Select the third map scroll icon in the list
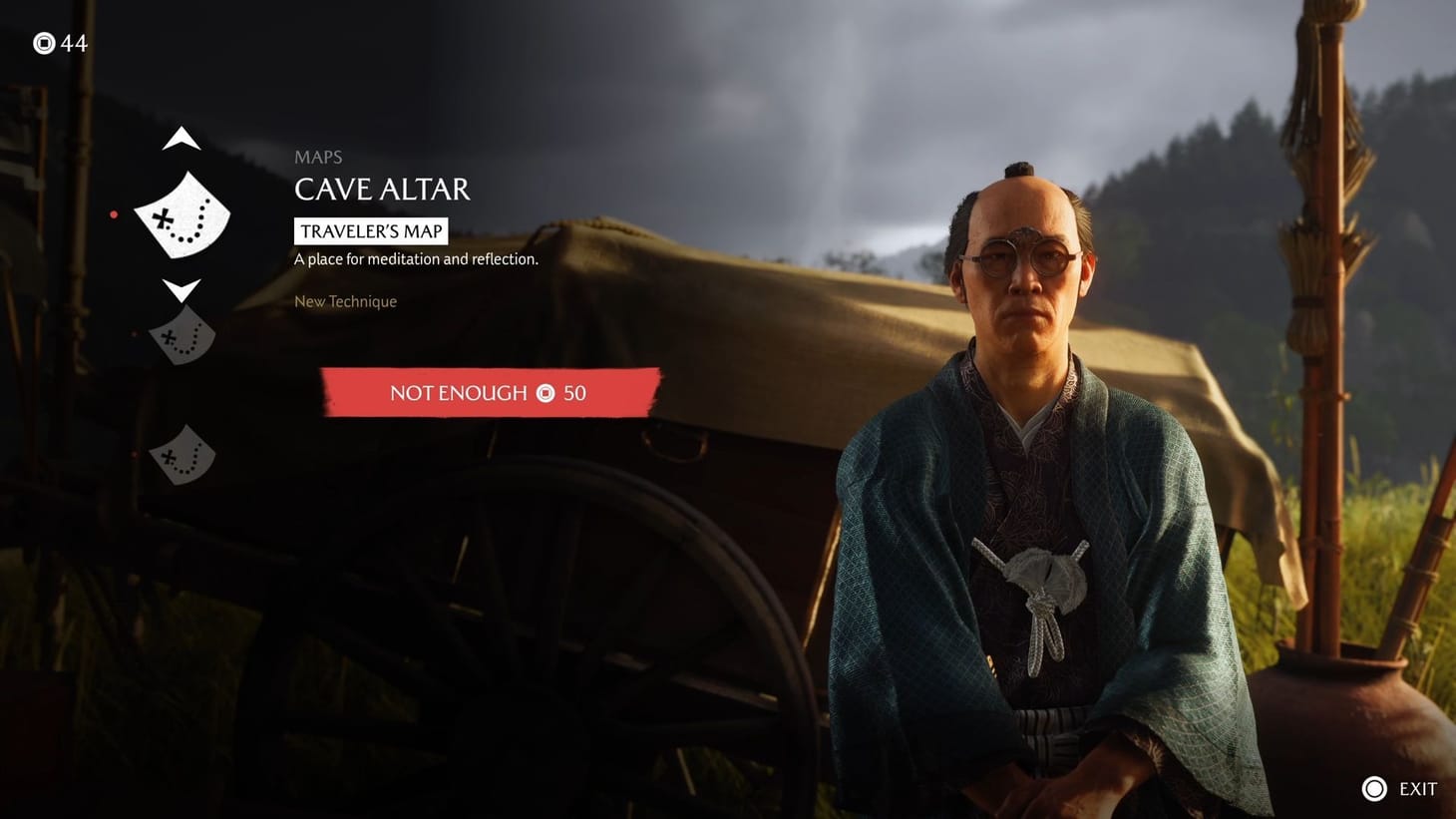Screen dimensions: 1456x819 (x=182, y=456)
